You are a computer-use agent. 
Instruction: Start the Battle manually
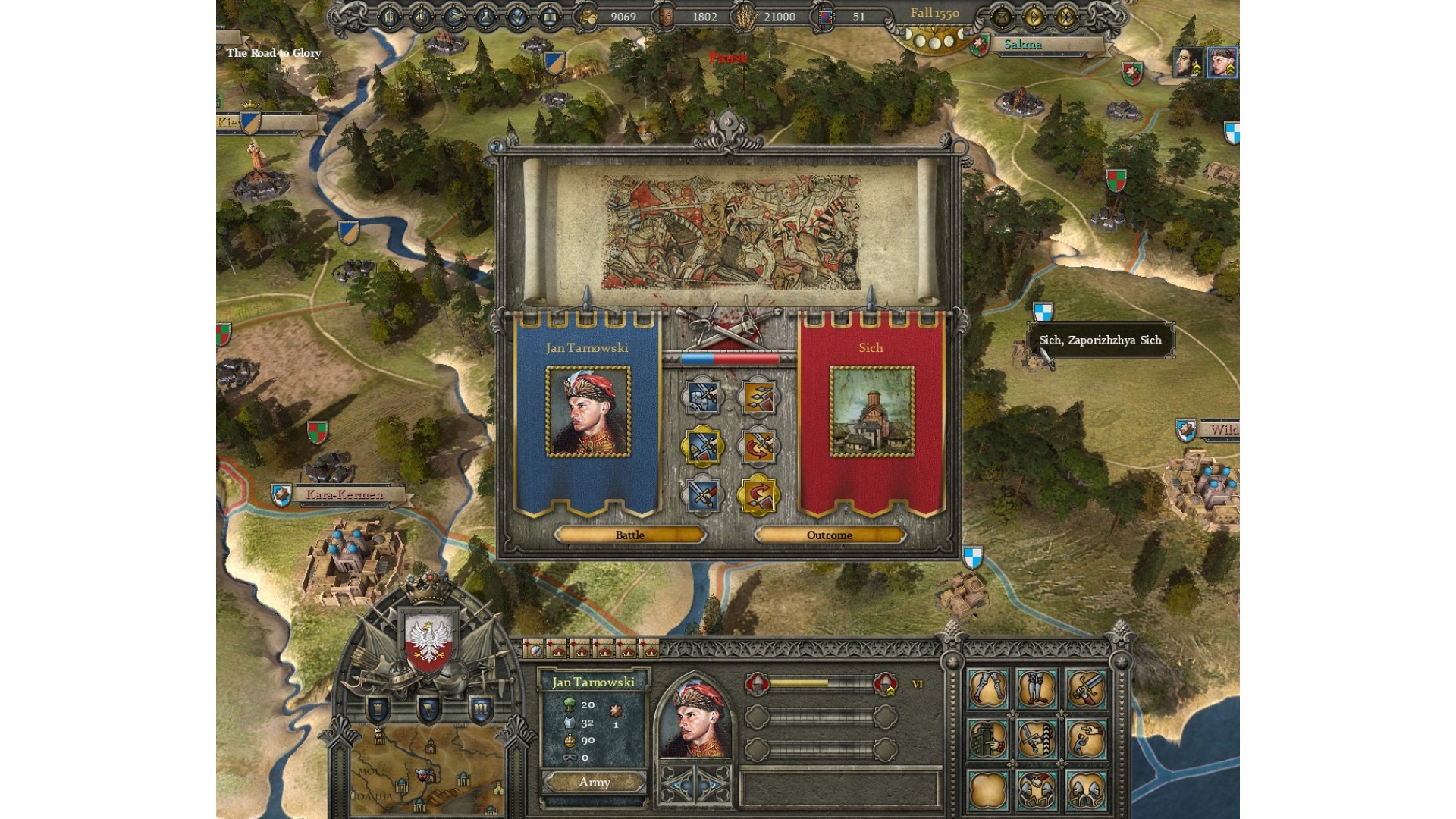629,535
